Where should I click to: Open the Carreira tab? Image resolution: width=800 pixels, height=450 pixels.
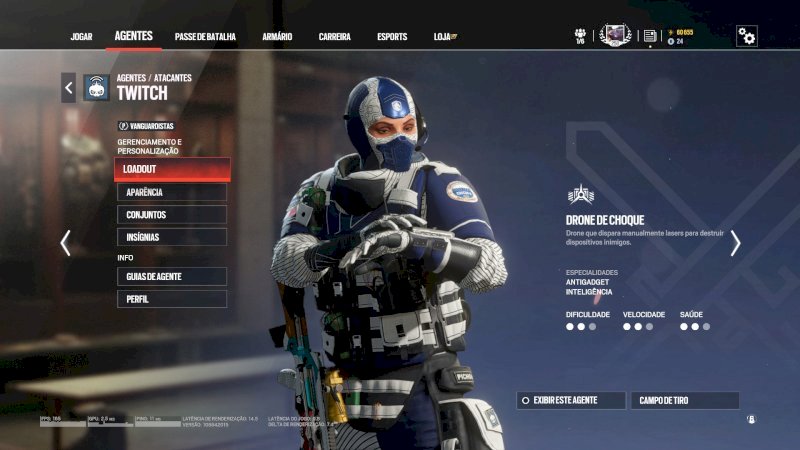pyautogui.click(x=334, y=37)
